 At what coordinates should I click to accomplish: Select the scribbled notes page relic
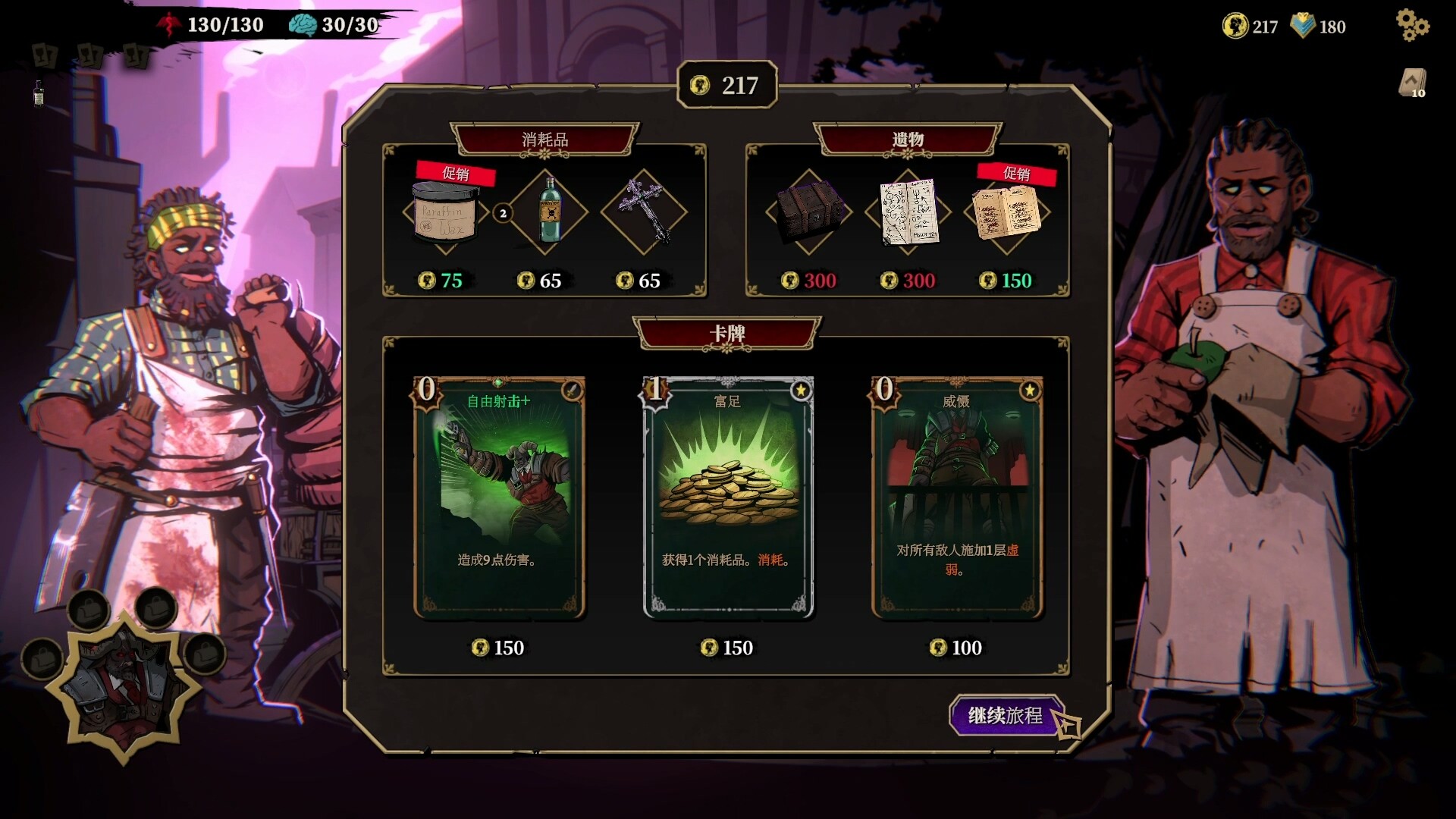point(908,212)
